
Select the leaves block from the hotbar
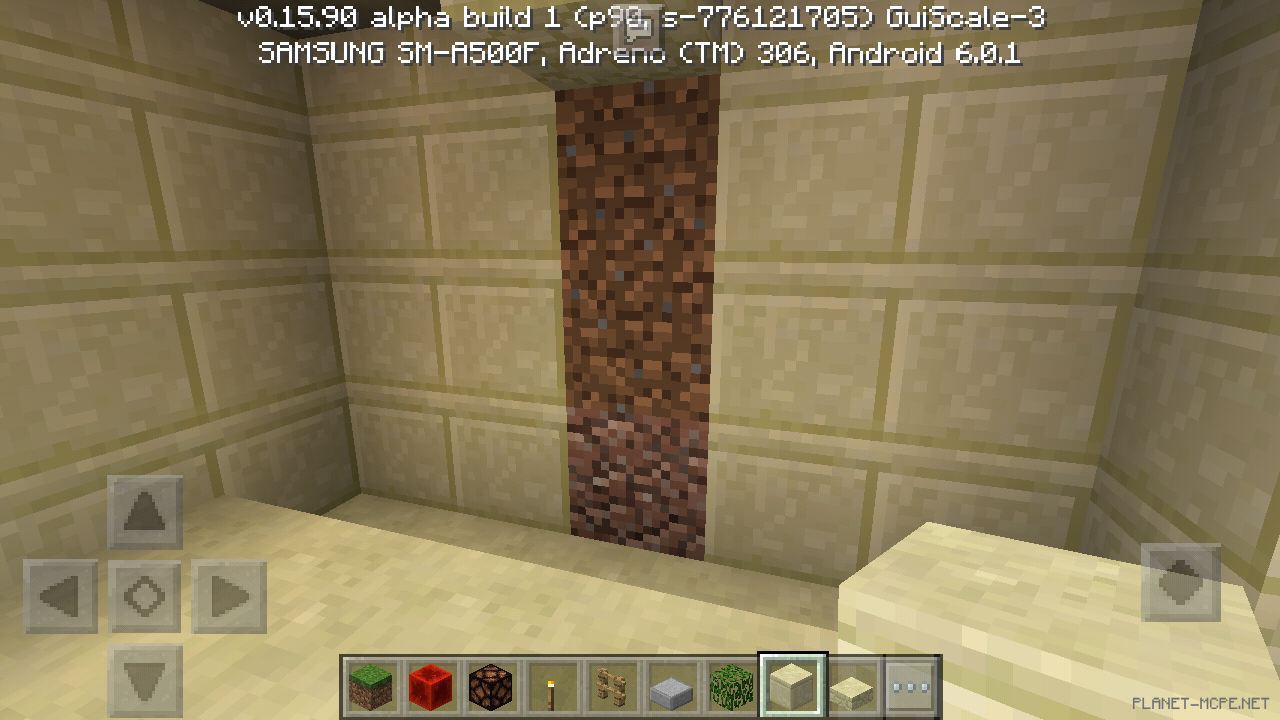[x=731, y=686]
